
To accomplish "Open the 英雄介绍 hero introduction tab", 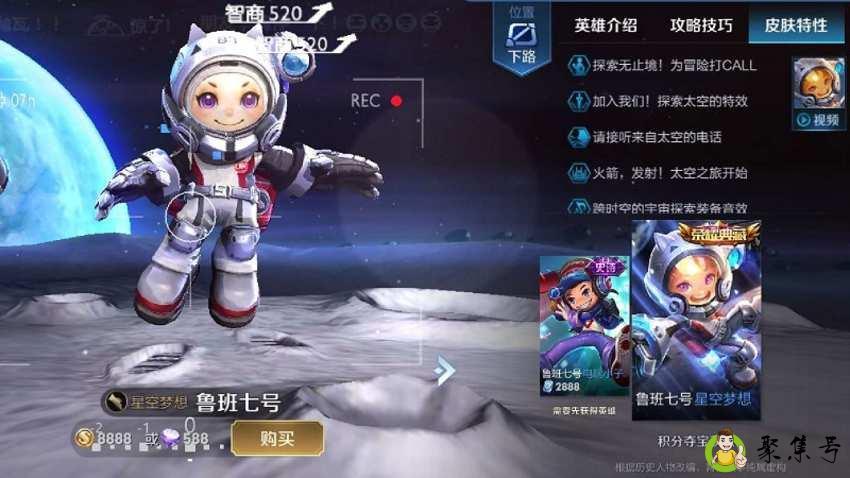I will (x=606, y=26).
